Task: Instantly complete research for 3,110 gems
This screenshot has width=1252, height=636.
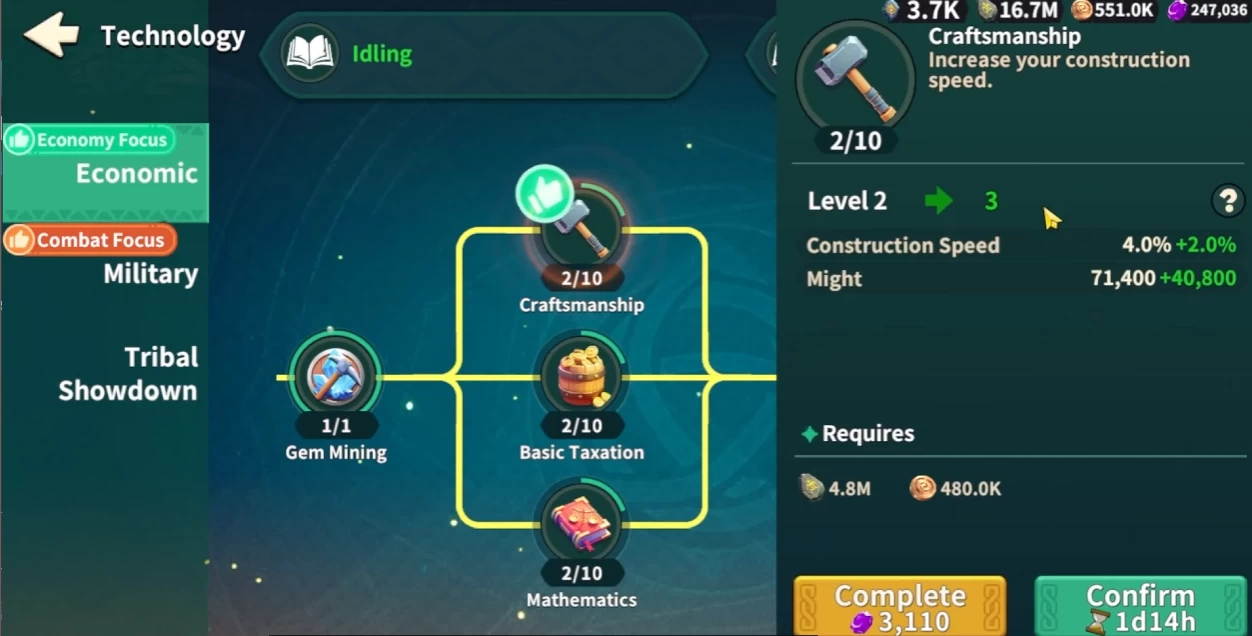Action: (x=899, y=606)
